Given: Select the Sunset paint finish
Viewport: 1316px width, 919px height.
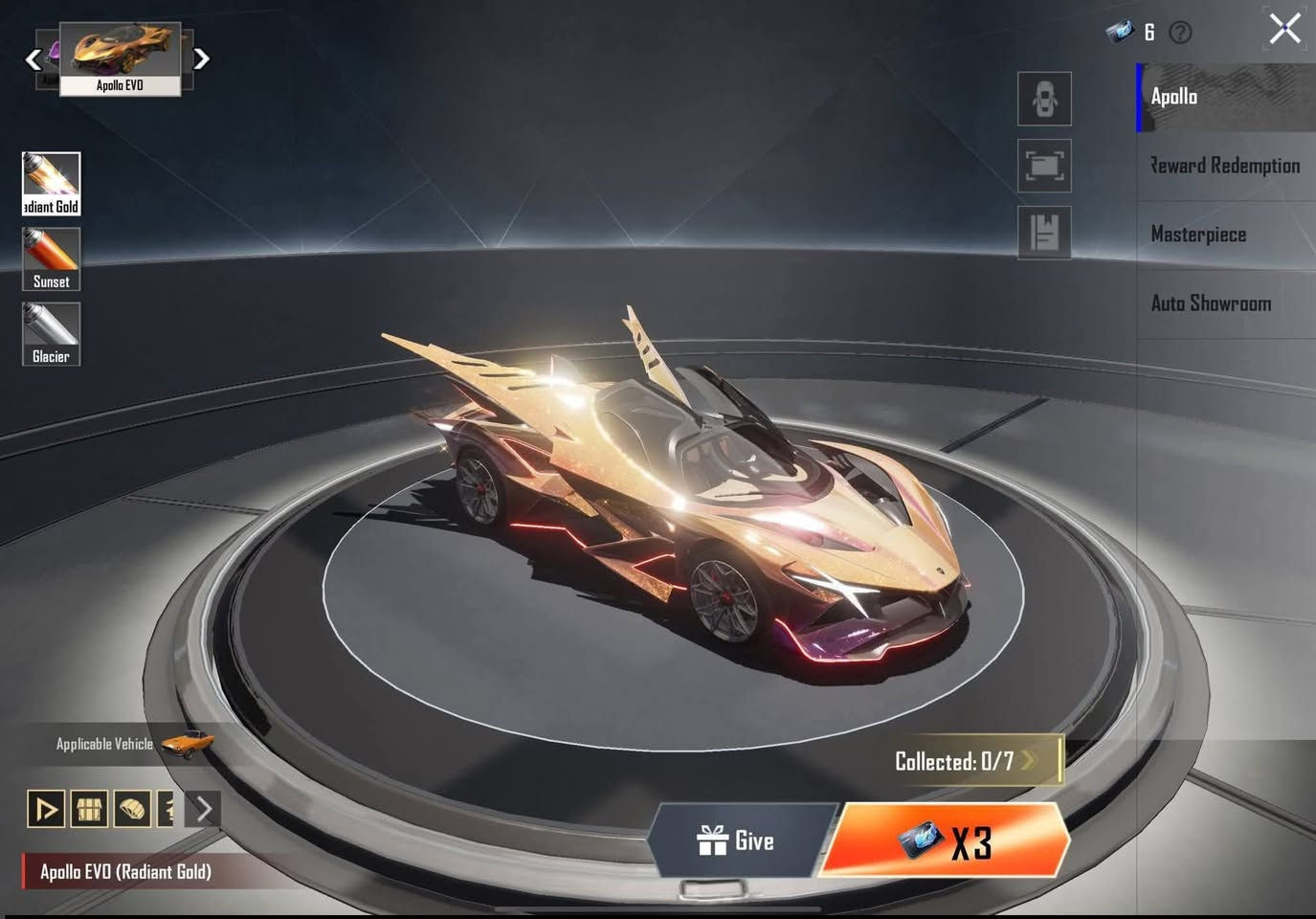Looking at the screenshot, I should pyautogui.click(x=51, y=257).
